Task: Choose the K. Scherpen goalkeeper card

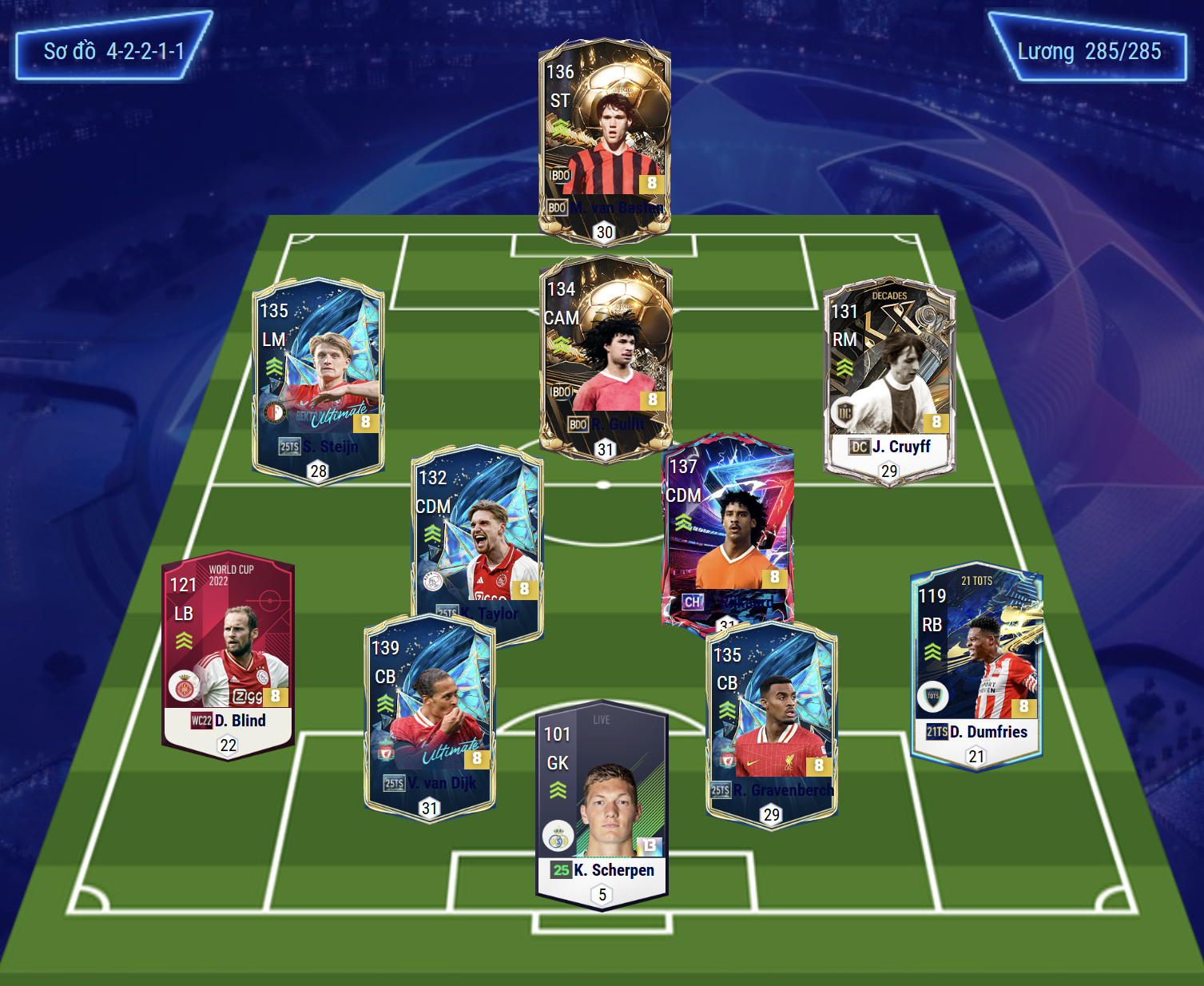Action: [x=602, y=803]
